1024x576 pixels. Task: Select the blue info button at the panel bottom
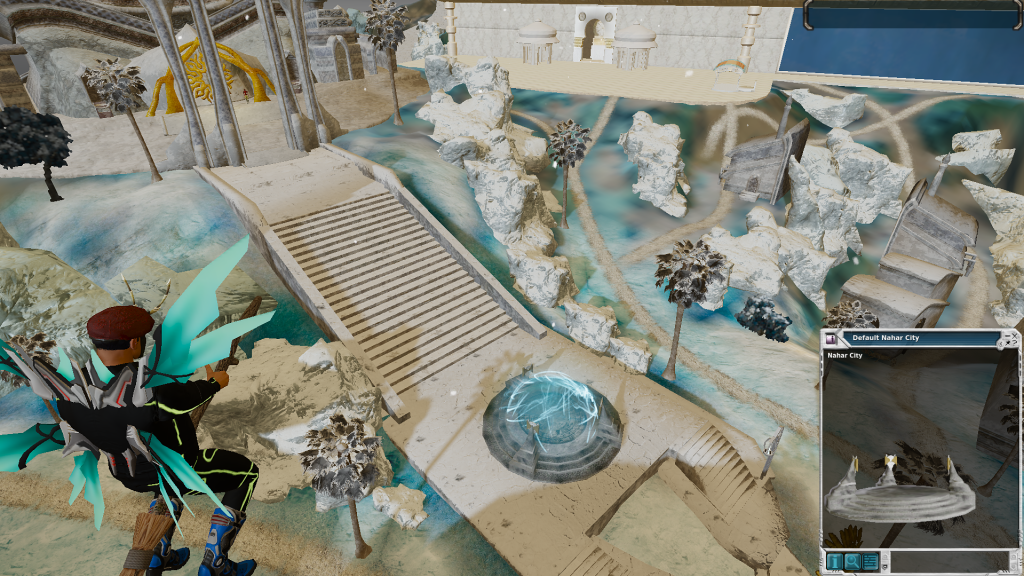(x=835, y=561)
